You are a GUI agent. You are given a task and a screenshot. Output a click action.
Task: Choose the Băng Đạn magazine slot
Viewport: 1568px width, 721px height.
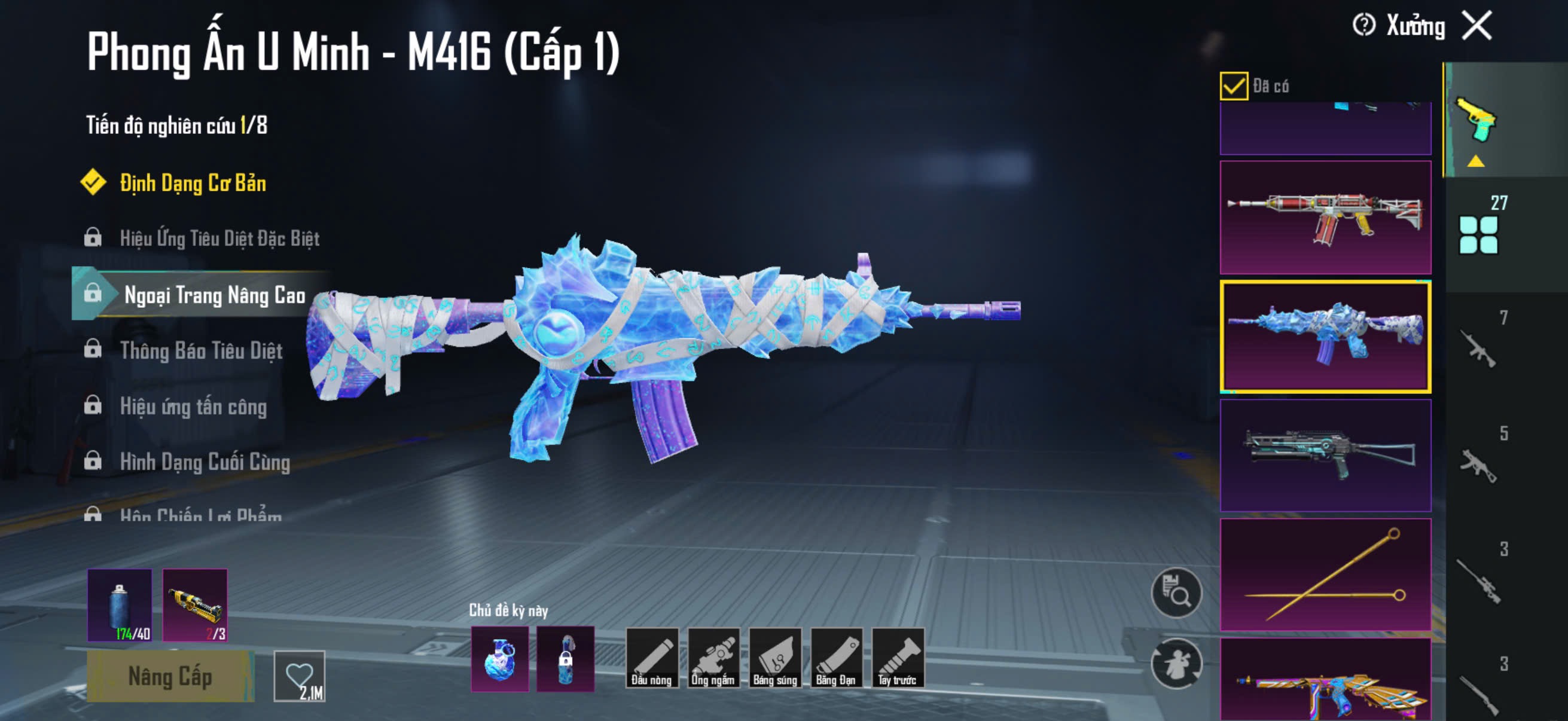click(836, 658)
